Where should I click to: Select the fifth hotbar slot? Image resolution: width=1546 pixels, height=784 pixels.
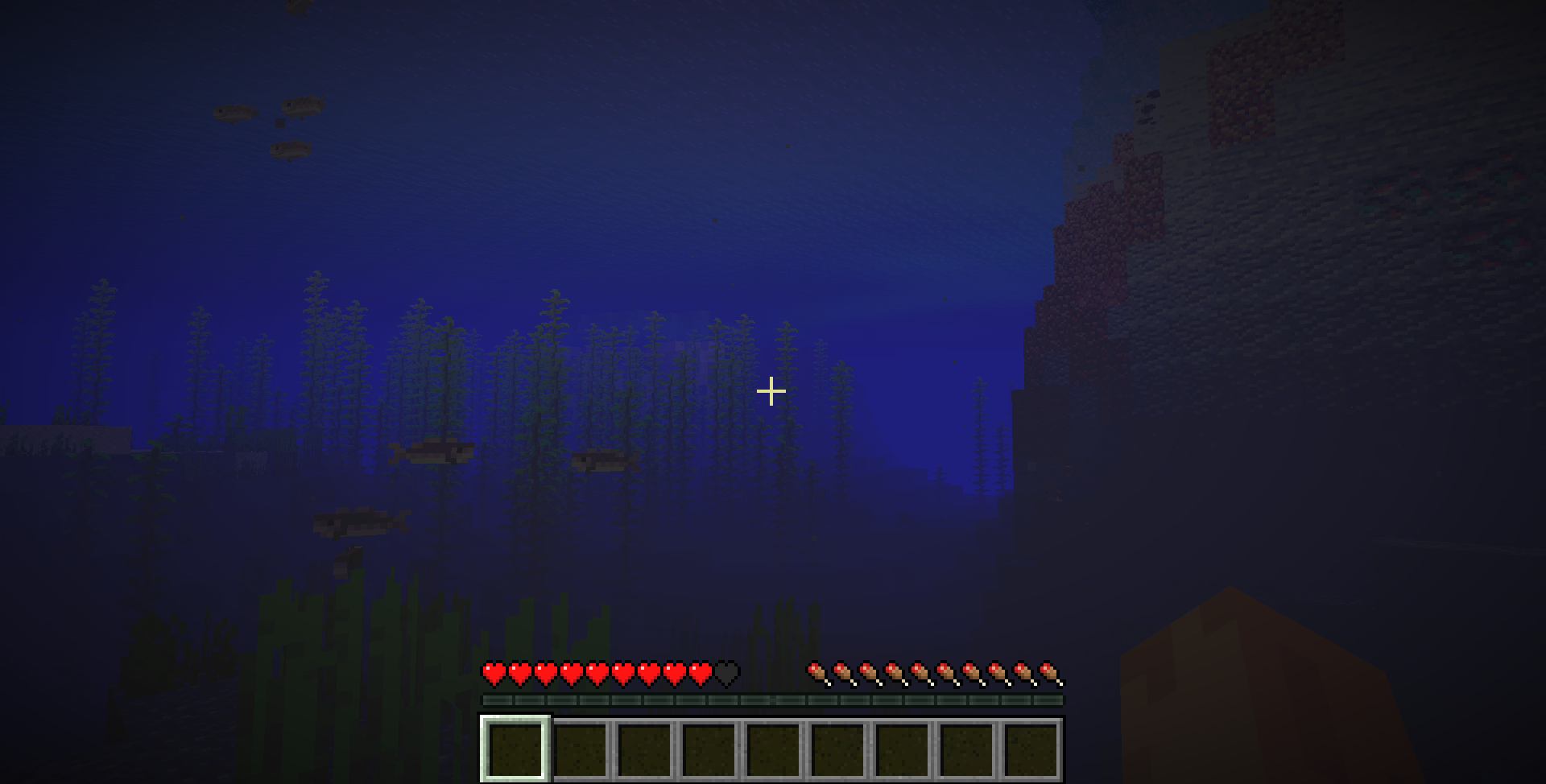coord(775,749)
